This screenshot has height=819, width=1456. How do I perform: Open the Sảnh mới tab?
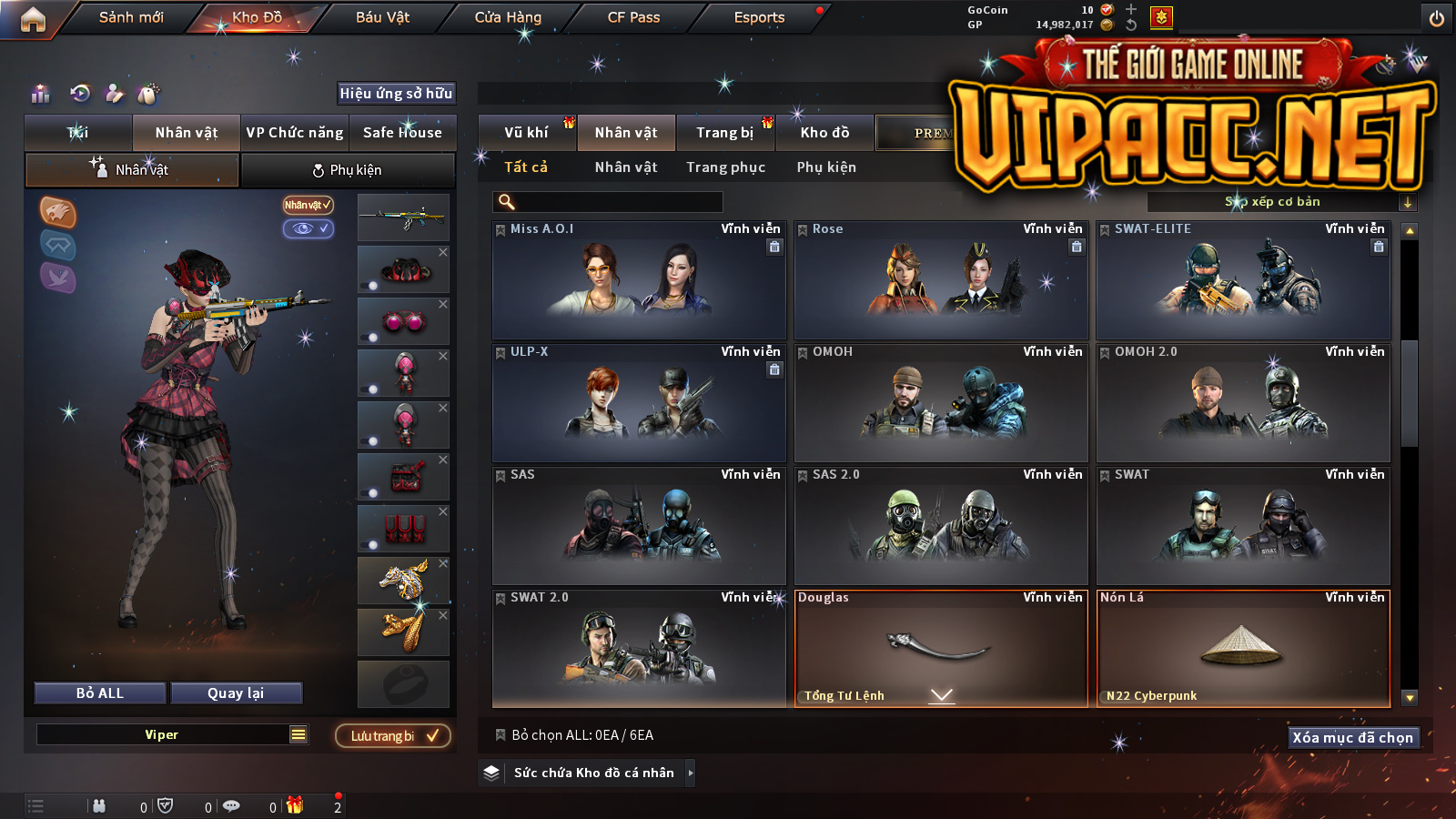(131, 17)
